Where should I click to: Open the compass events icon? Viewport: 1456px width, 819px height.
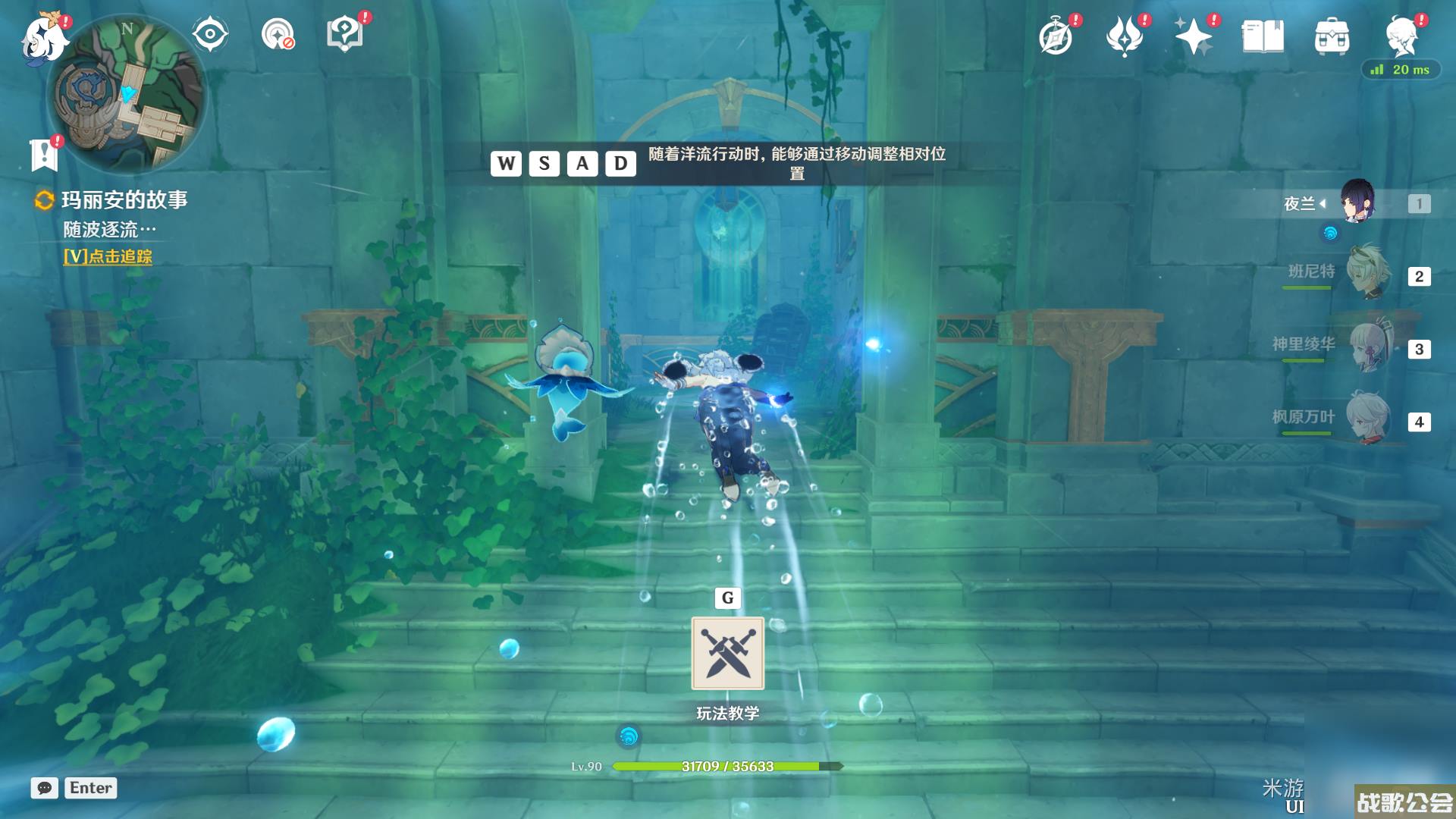click(x=1056, y=36)
